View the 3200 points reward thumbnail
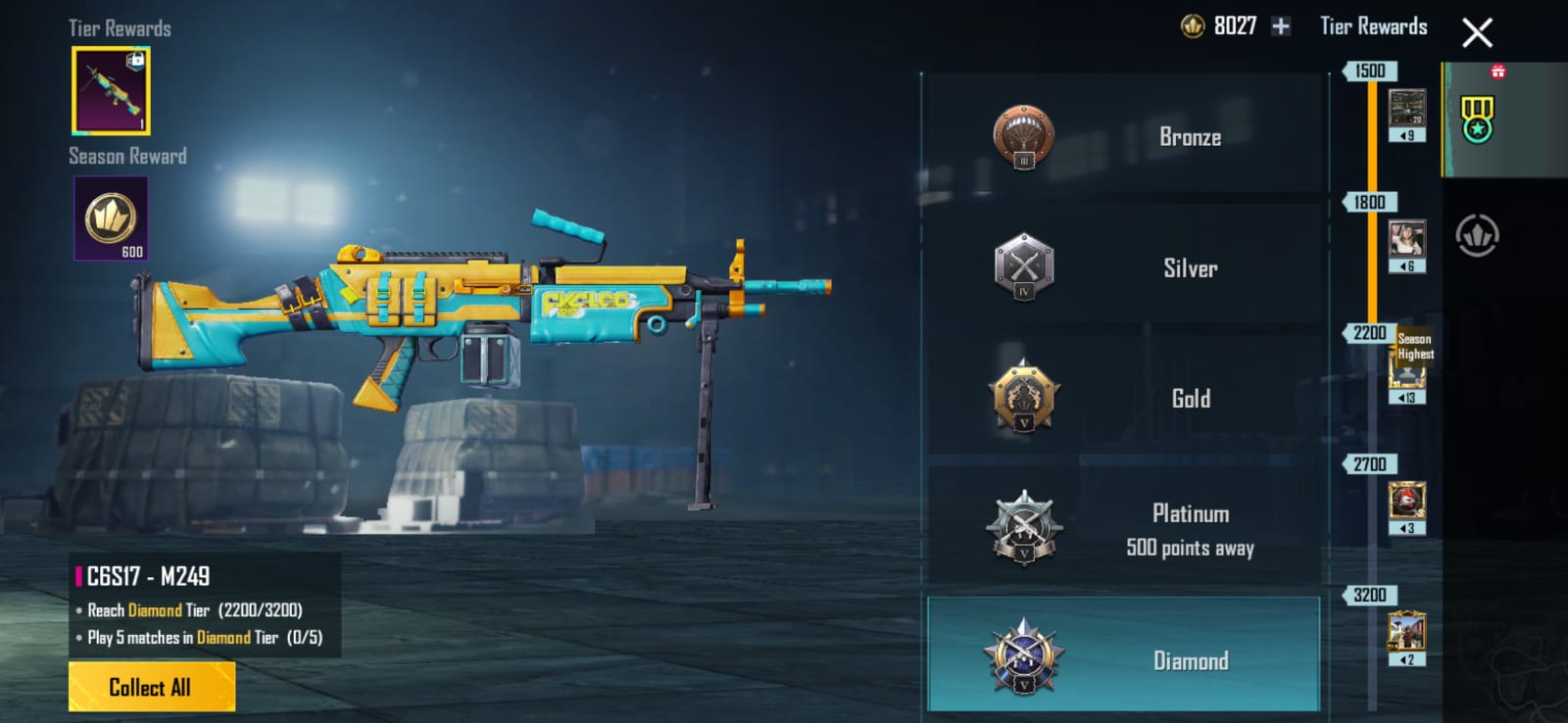This screenshot has width=1568, height=723. [1407, 632]
